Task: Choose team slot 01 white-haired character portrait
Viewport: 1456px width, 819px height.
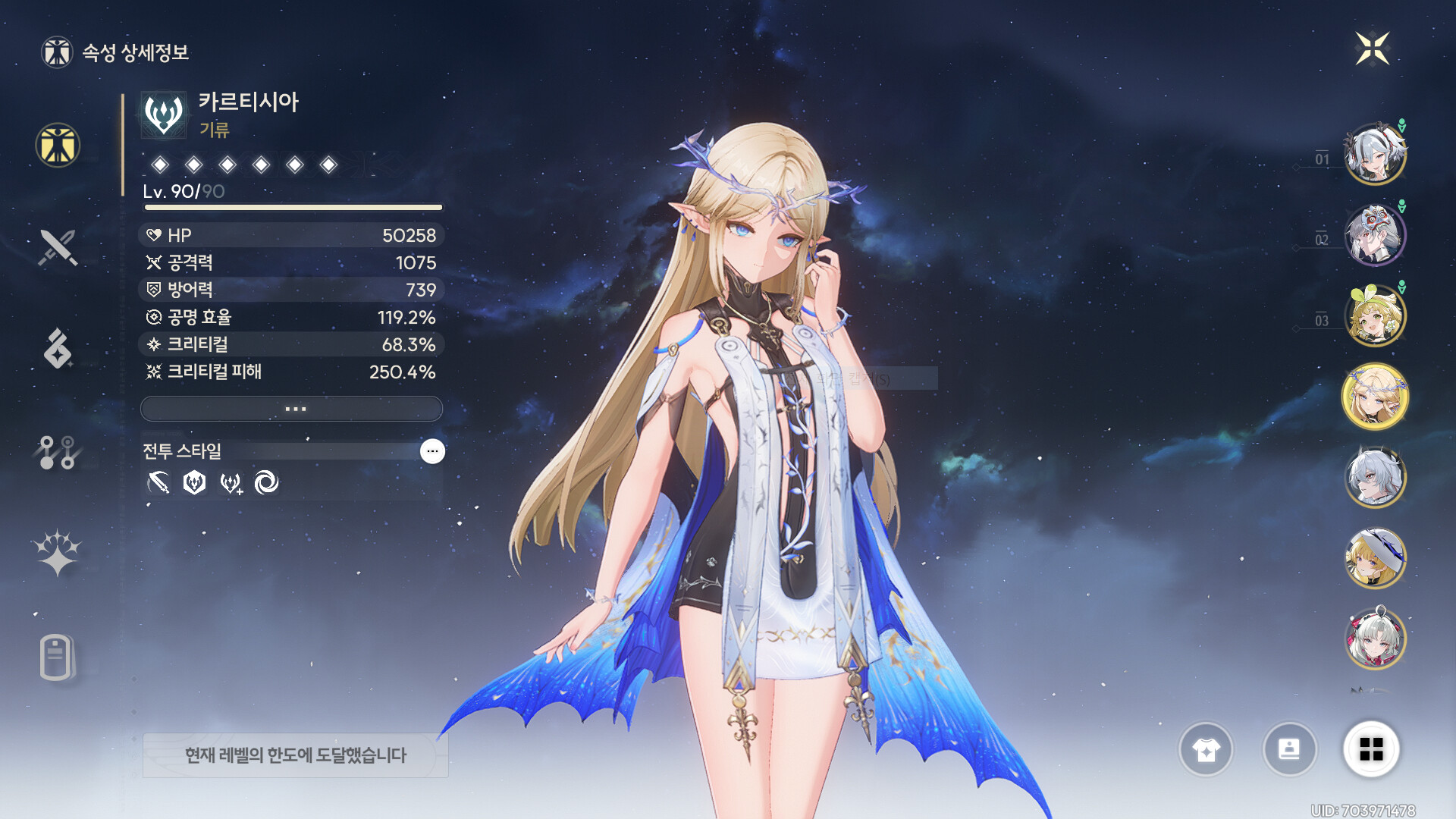Action: point(1374,155)
